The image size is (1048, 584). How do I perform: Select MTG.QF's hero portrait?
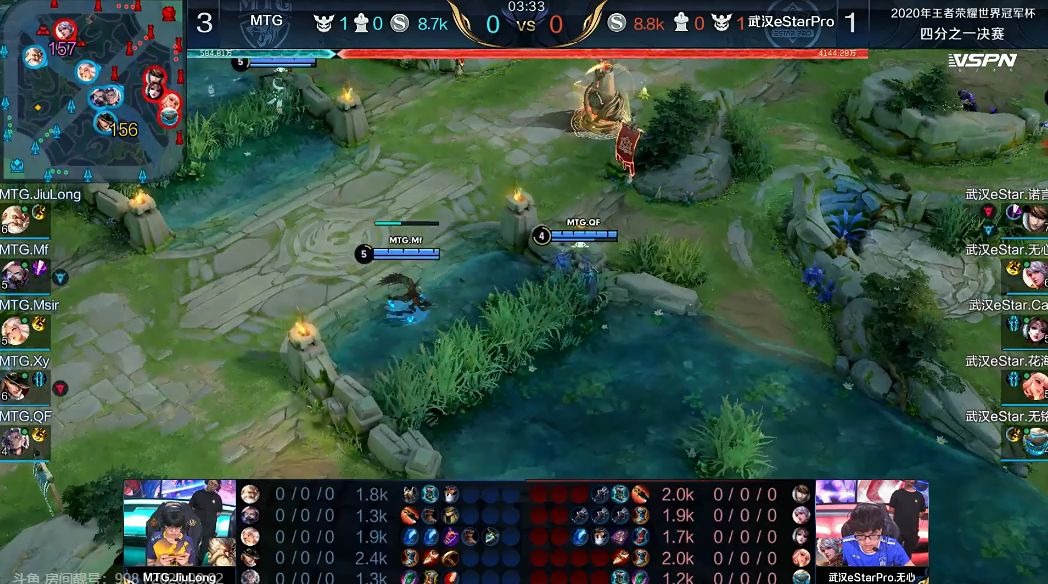coord(13,439)
